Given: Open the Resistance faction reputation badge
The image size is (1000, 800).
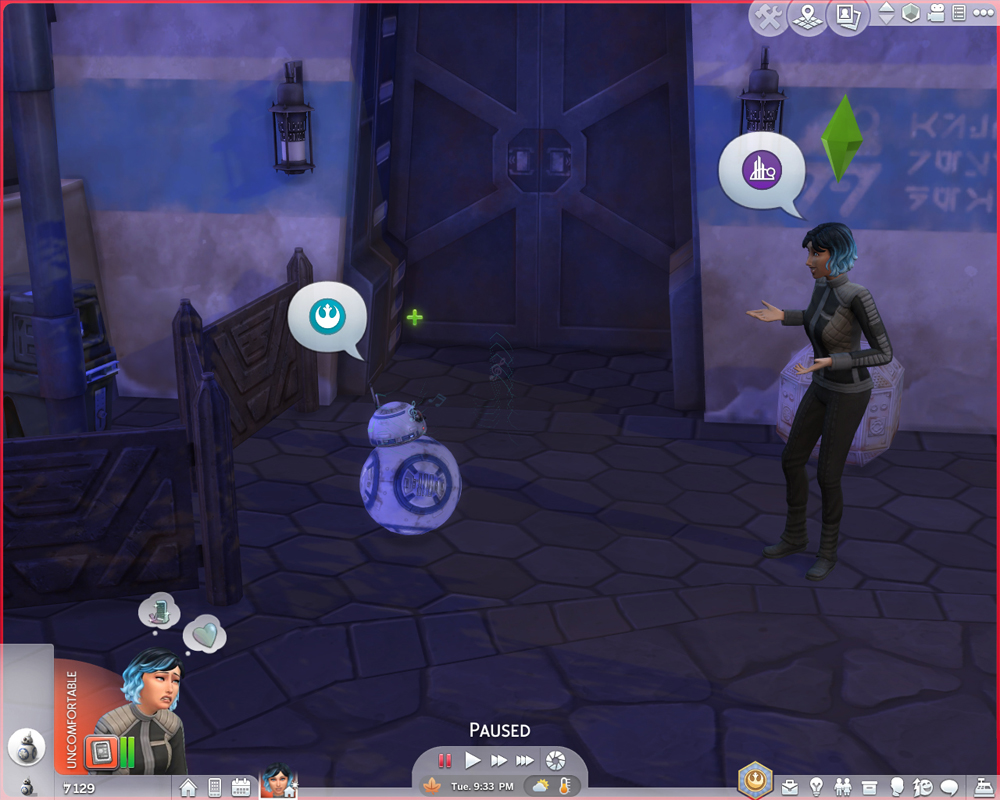Looking at the screenshot, I should pos(755,780).
